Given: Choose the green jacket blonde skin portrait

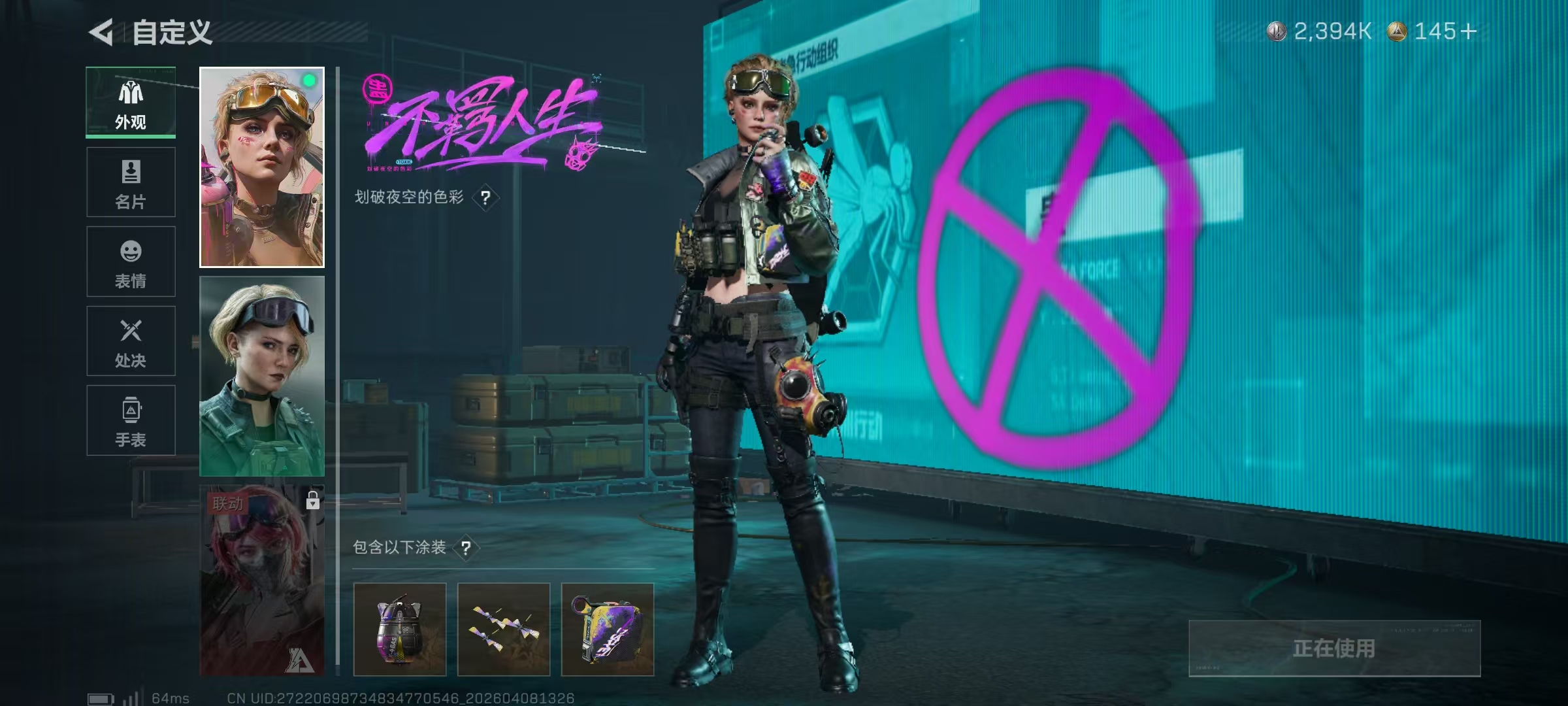Looking at the screenshot, I should [x=261, y=376].
